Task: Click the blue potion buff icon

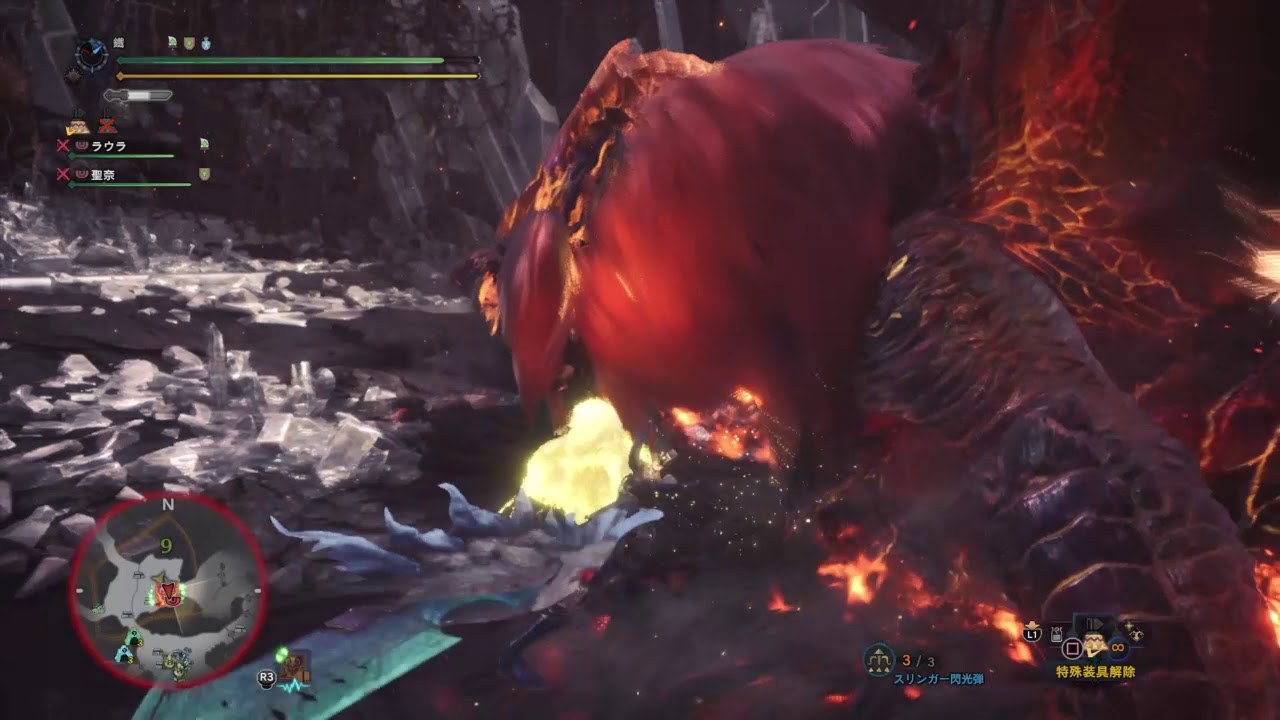Action: point(206,44)
